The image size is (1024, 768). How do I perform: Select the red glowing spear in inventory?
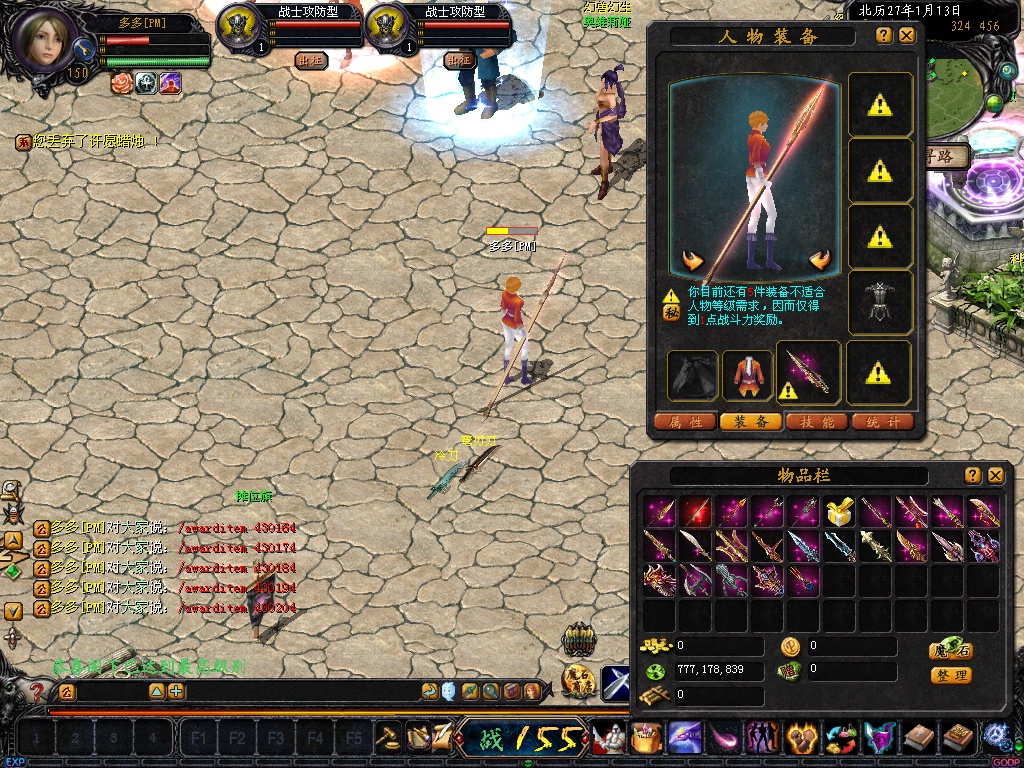[695, 513]
